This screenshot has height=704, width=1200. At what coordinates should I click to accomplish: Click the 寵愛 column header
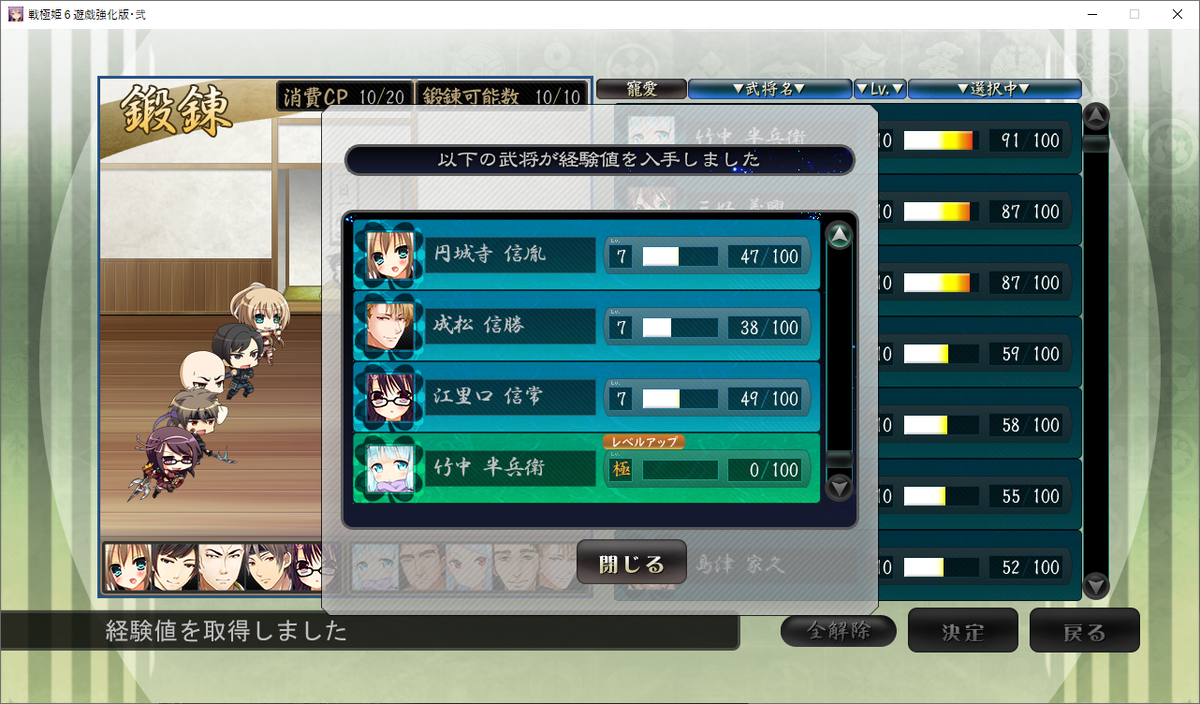[x=641, y=89]
